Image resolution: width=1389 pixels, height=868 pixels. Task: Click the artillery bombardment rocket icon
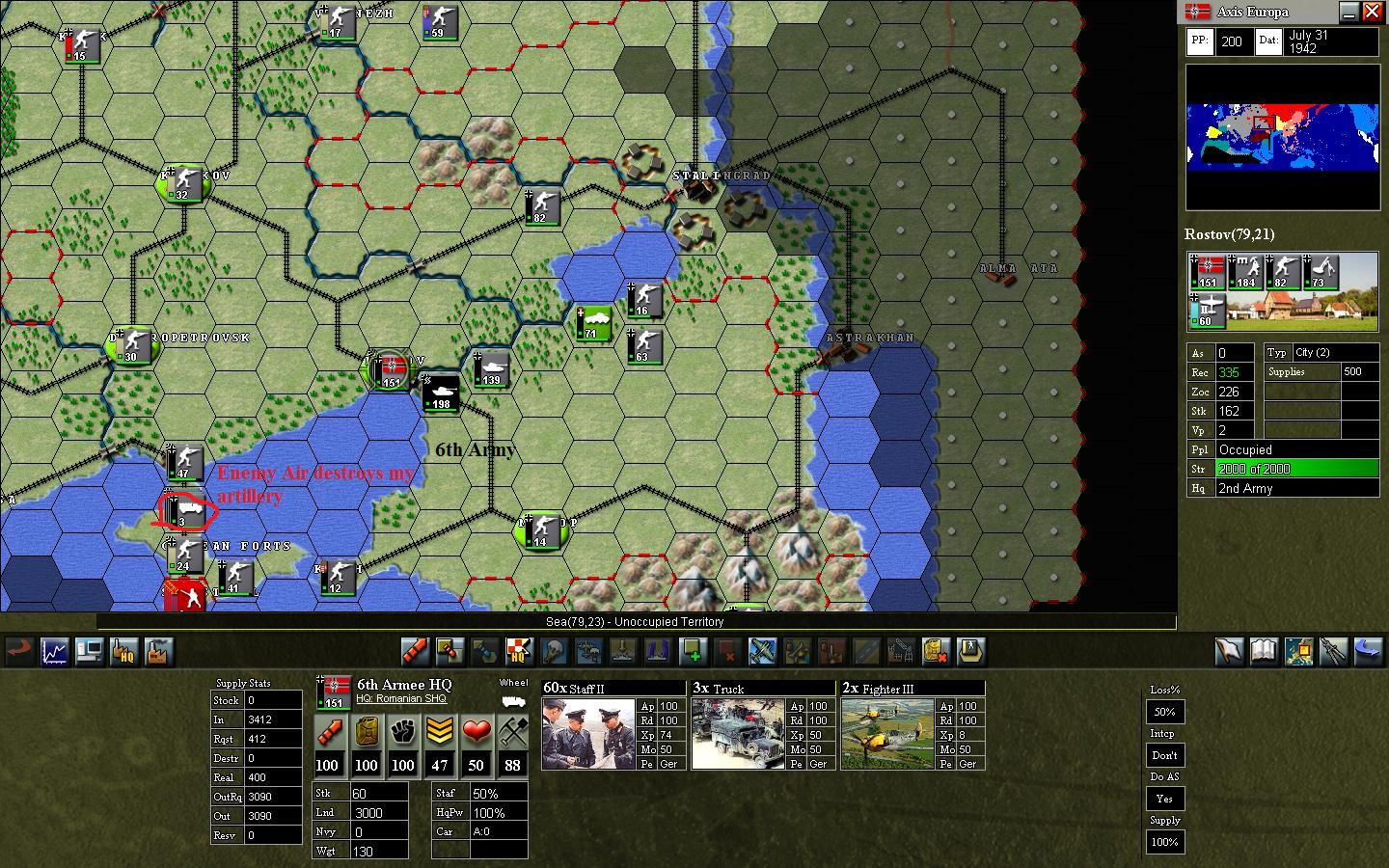click(x=415, y=652)
